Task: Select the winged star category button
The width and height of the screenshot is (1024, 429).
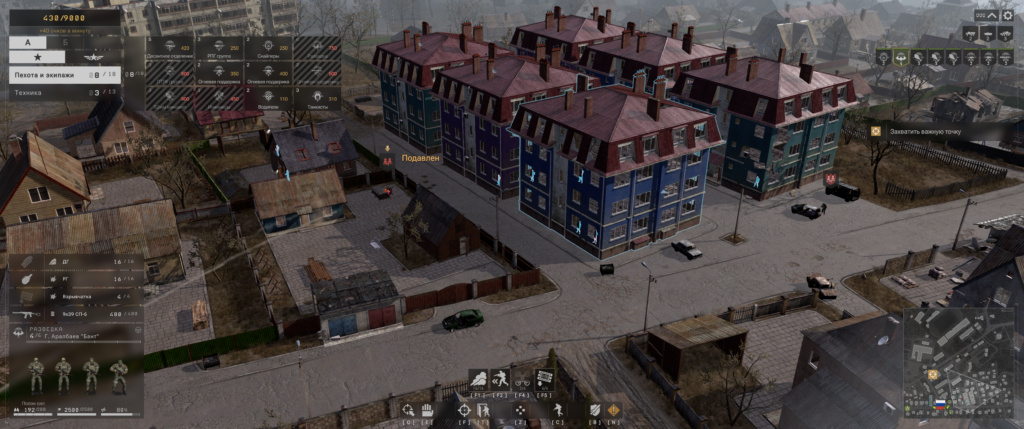Action: [94, 58]
